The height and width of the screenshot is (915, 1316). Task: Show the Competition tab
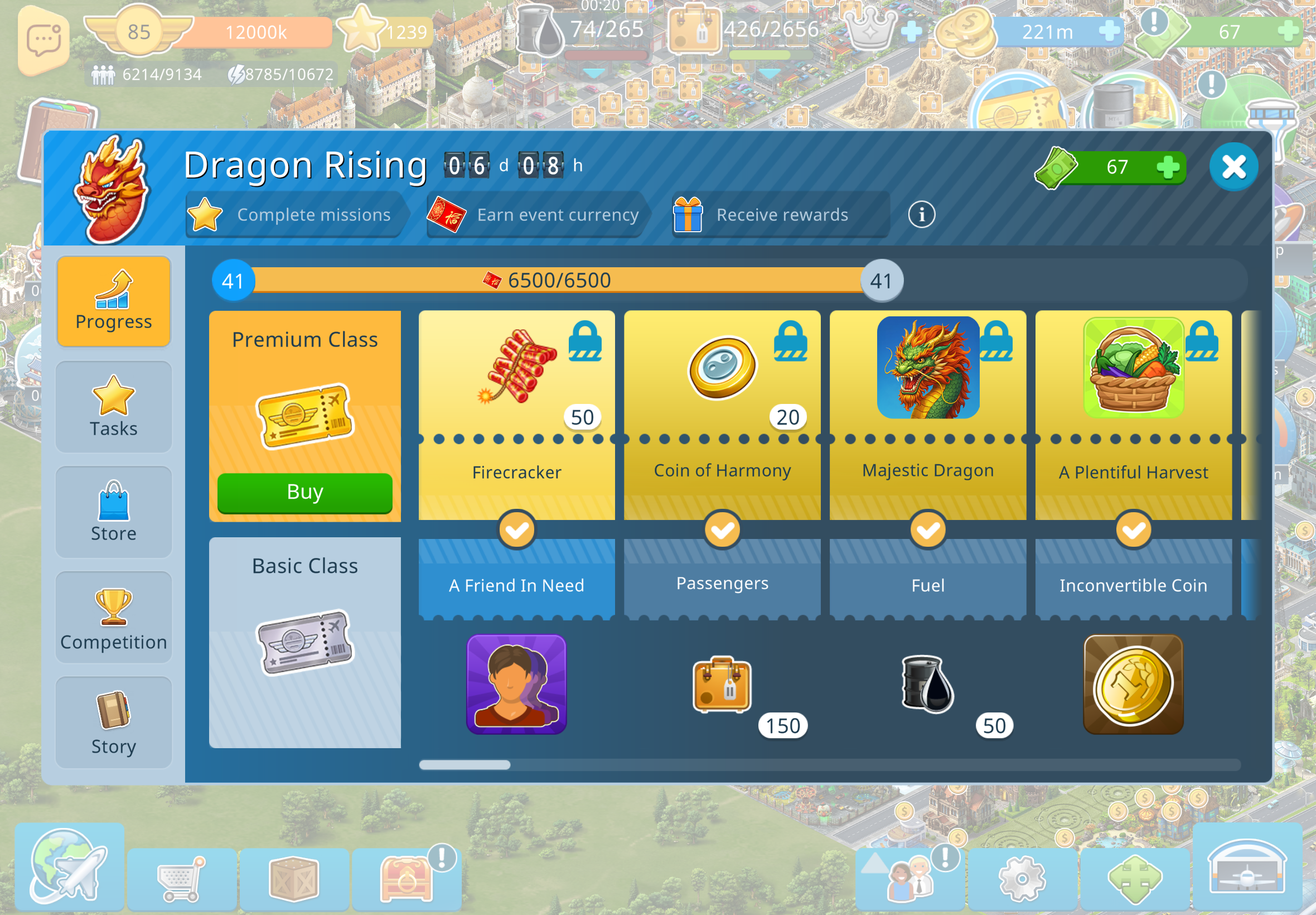click(113, 618)
